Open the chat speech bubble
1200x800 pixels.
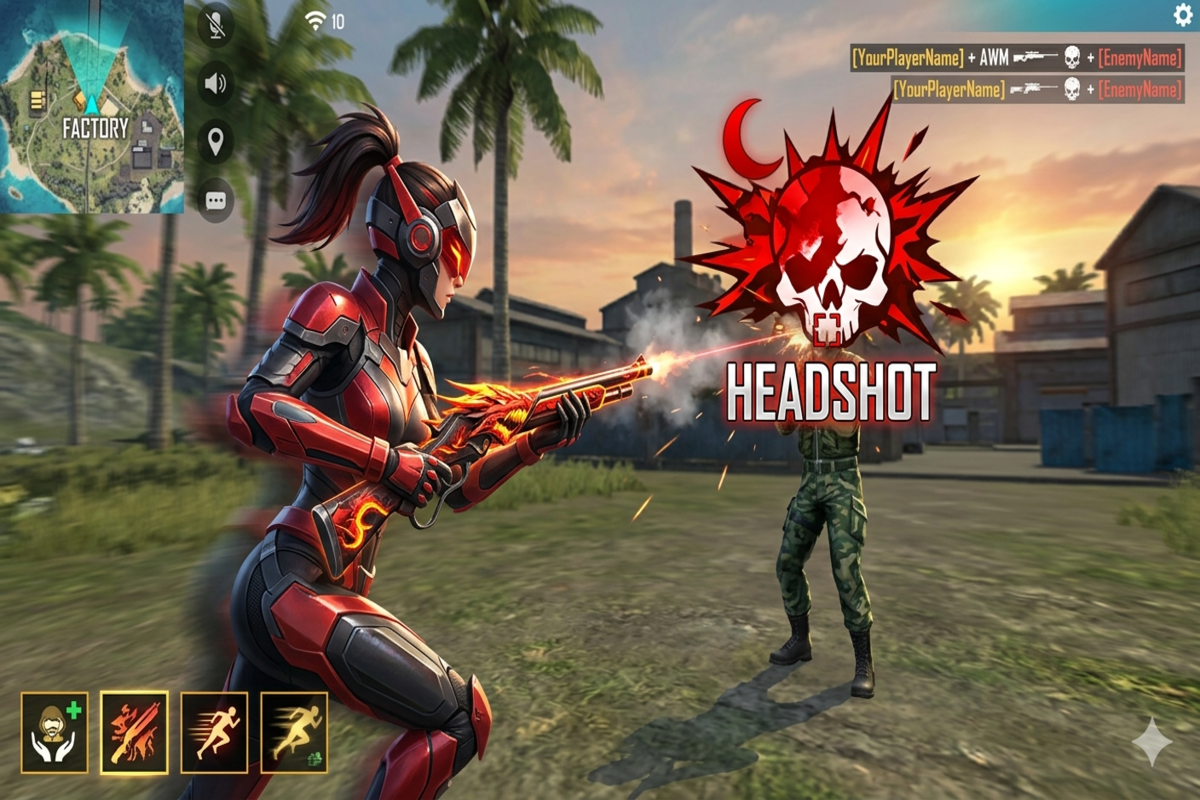215,200
